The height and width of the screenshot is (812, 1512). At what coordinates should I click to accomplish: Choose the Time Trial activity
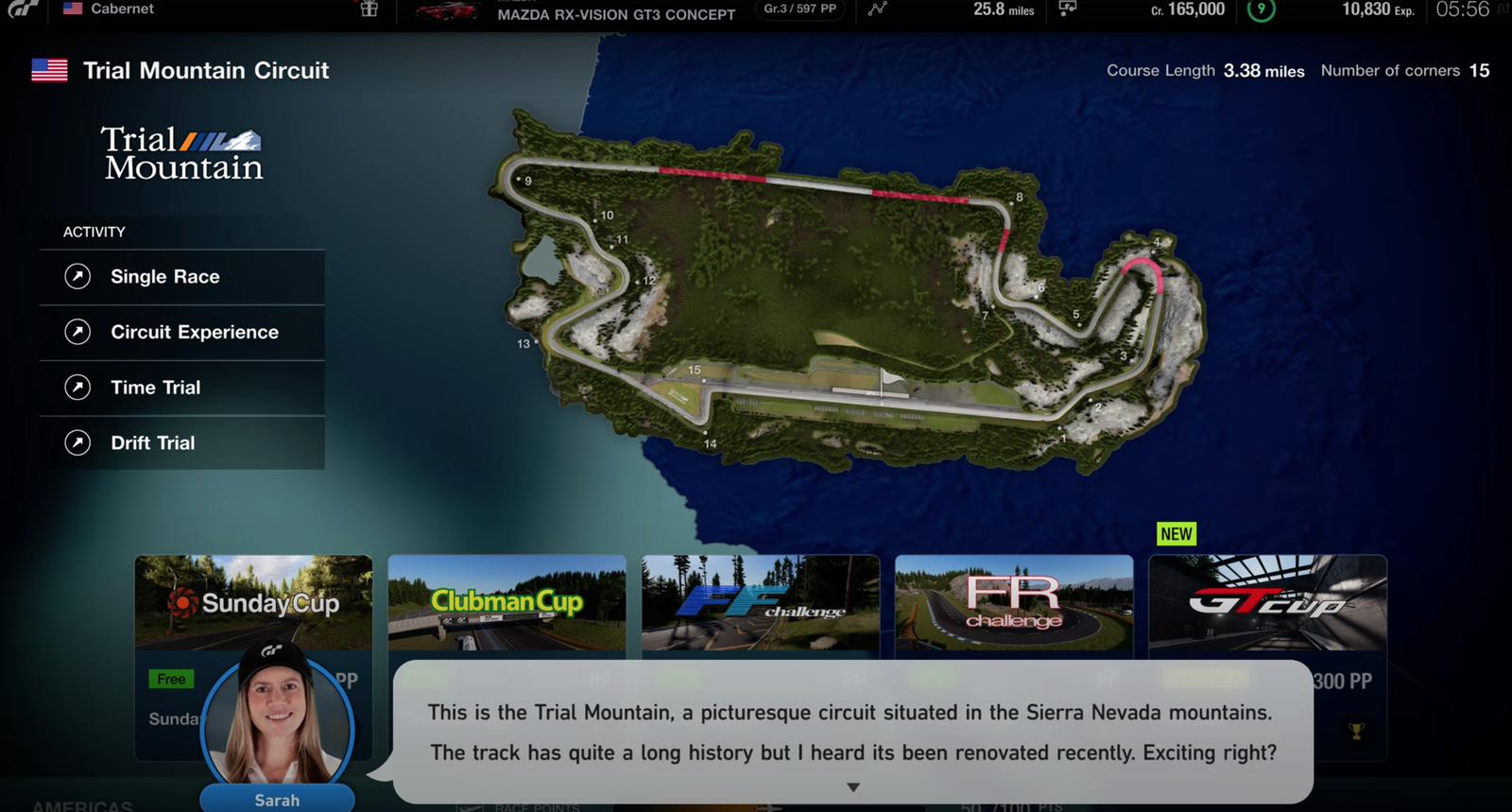181,388
